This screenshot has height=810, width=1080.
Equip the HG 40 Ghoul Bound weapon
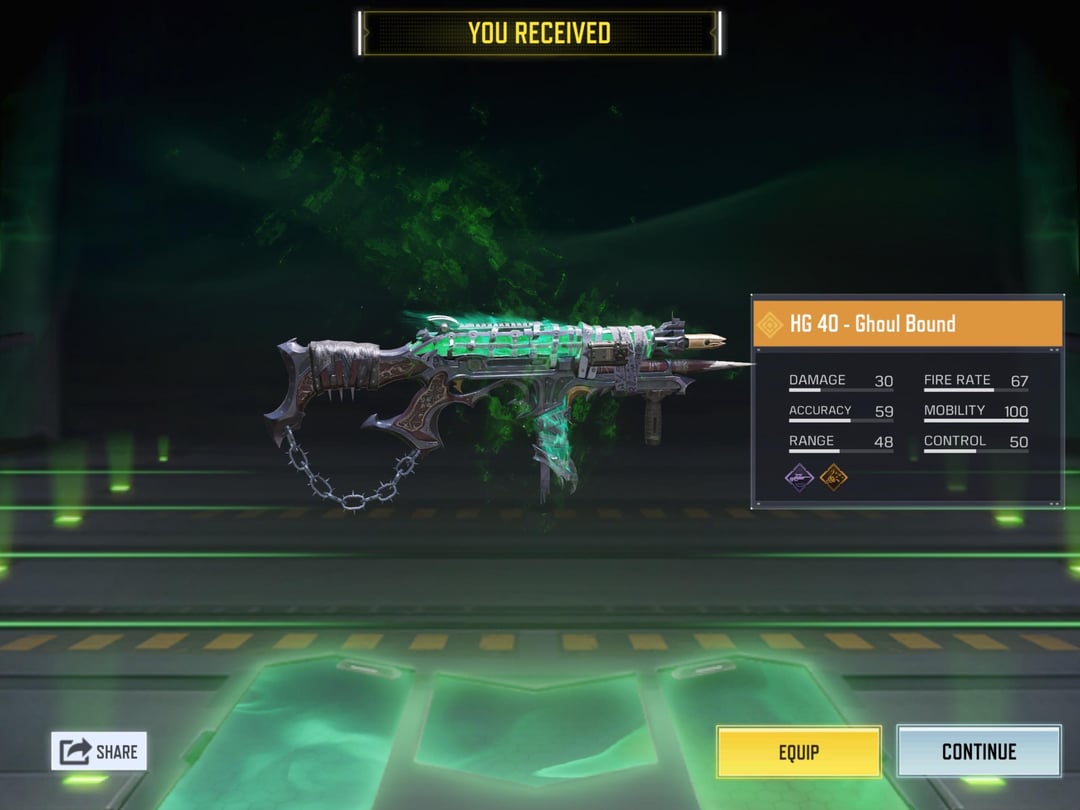pyautogui.click(x=798, y=752)
